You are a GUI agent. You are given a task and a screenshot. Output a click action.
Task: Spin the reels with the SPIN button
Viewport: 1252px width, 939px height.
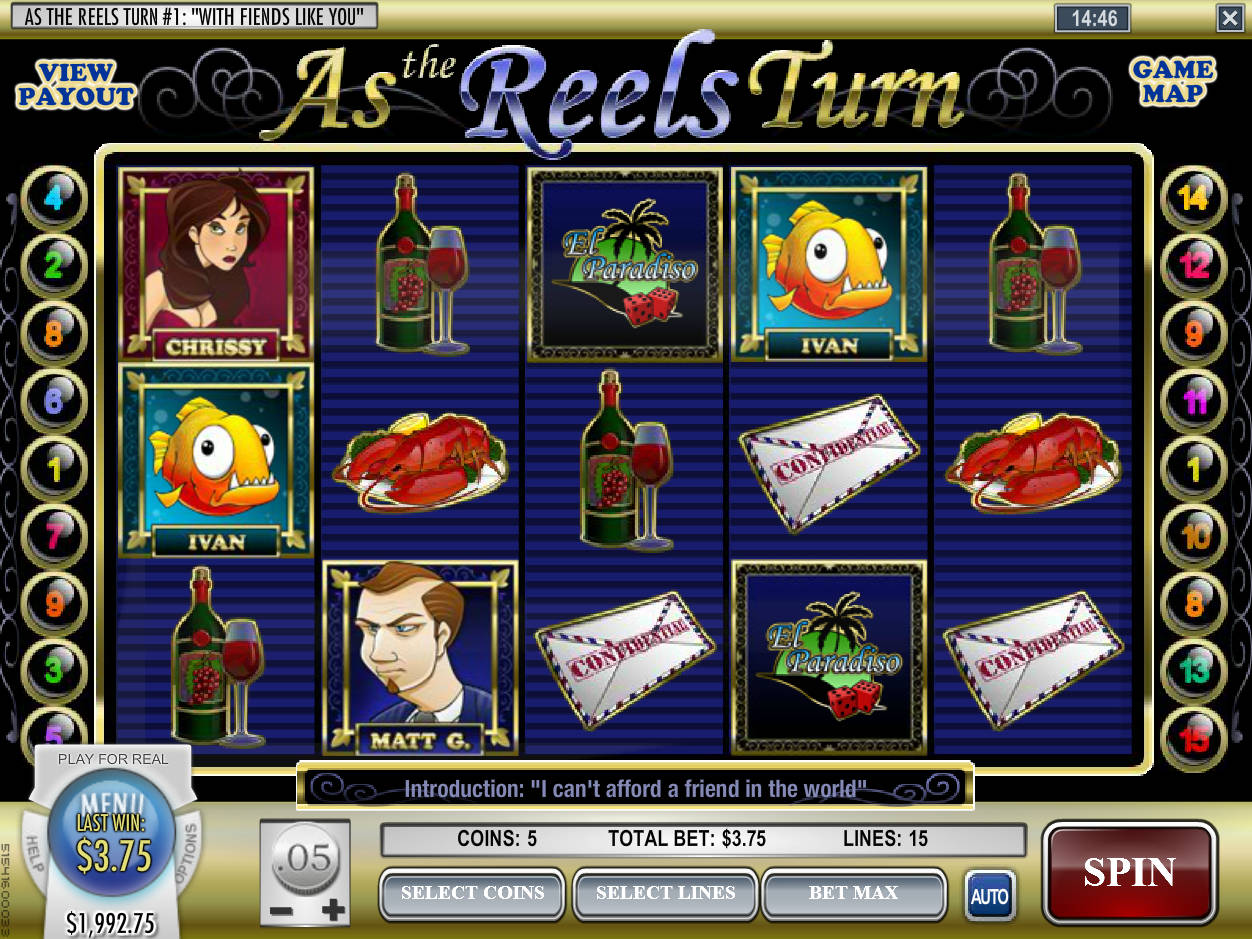[x=1129, y=873]
